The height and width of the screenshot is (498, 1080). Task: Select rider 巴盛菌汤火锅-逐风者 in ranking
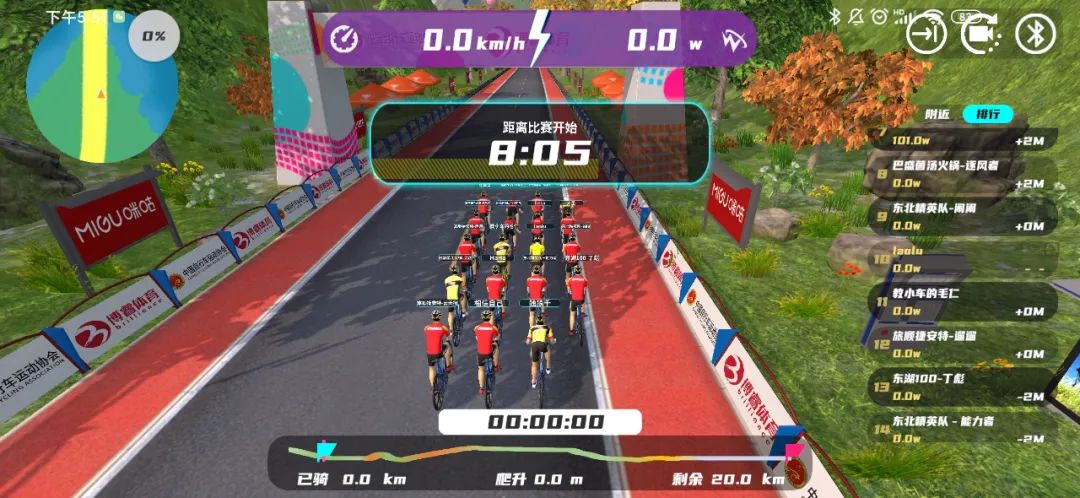coord(960,173)
